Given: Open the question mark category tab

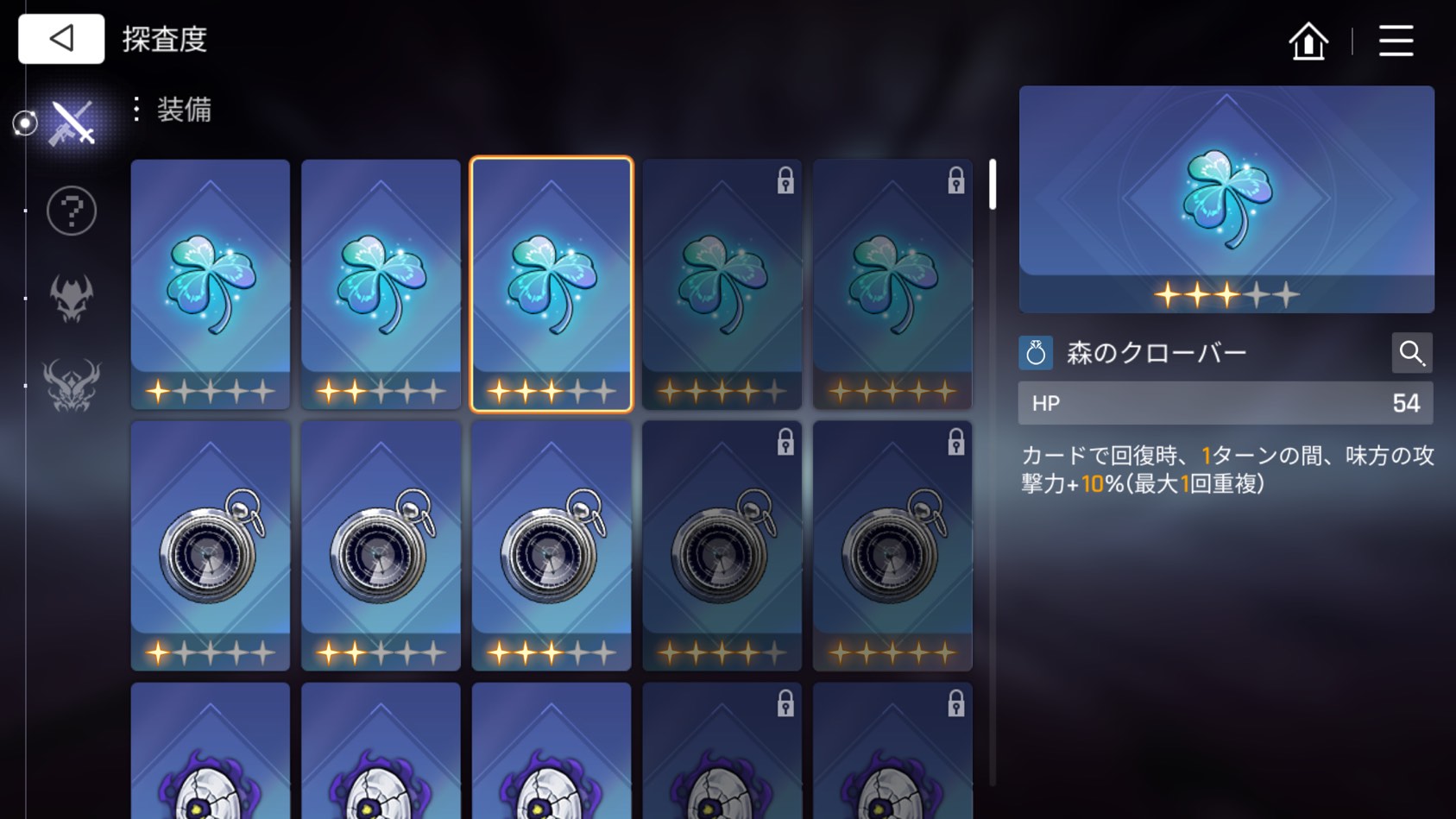Looking at the screenshot, I should (71, 211).
